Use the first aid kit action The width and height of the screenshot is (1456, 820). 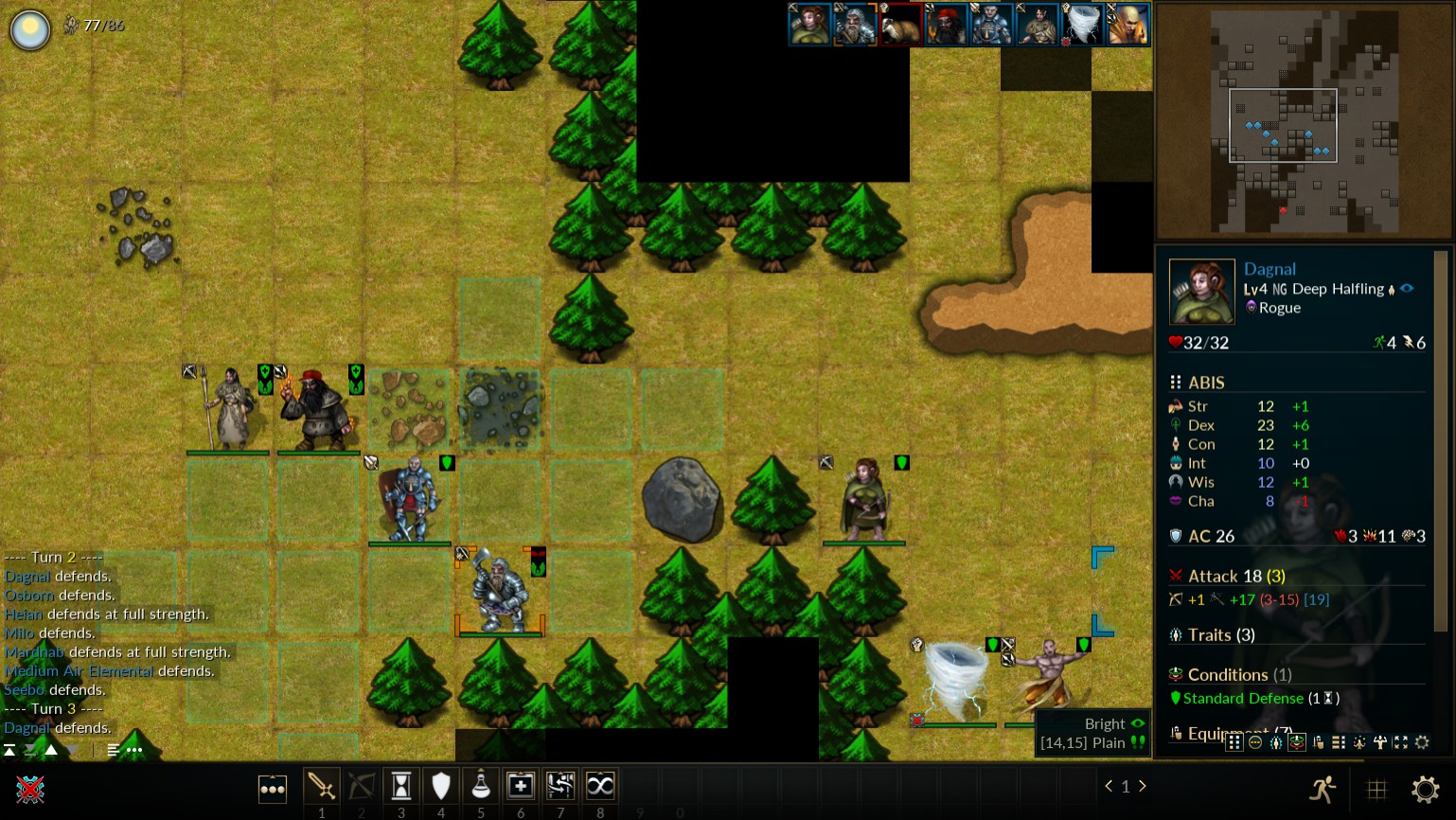coord(521,786)
